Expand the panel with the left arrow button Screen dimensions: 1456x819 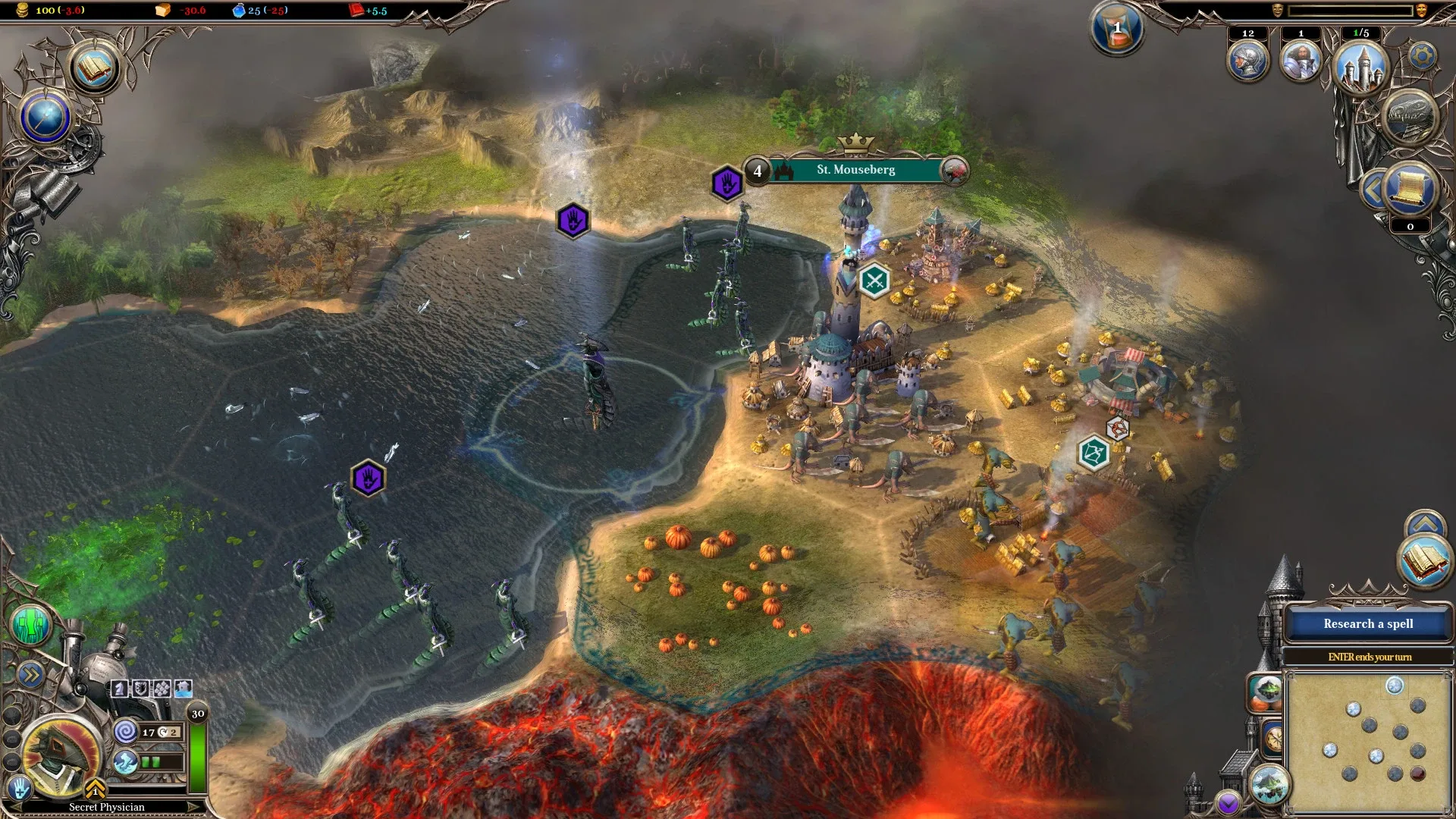coord(1373,190)
